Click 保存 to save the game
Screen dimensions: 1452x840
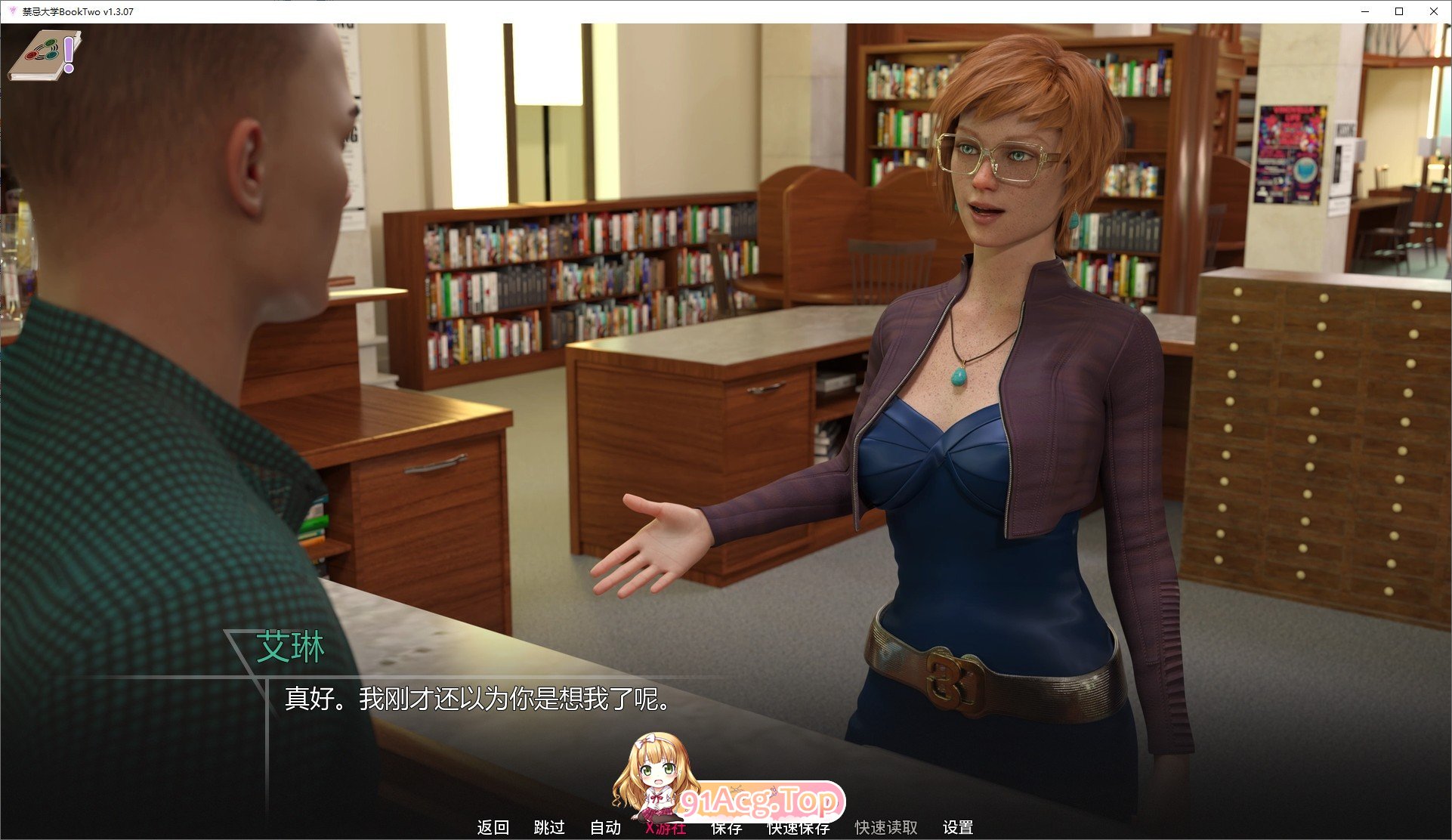pyautogui.click(x=724, y=827)
